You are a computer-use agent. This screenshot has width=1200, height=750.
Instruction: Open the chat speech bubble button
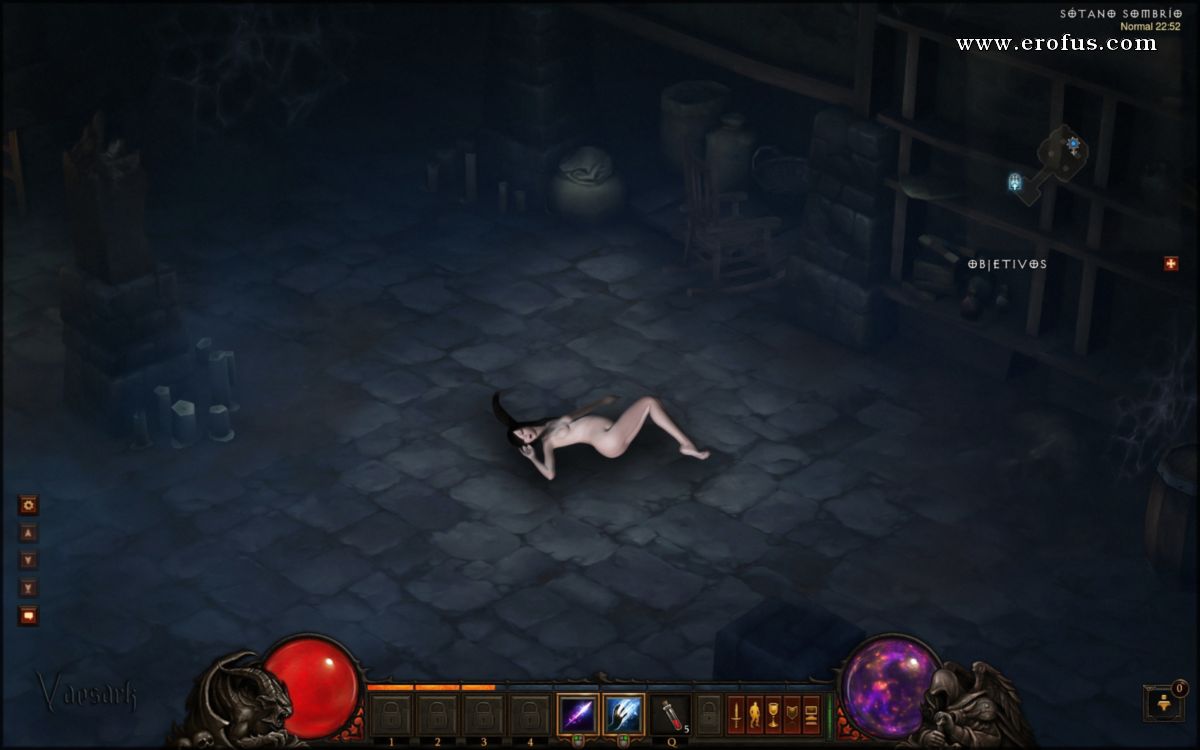point(28,615)
